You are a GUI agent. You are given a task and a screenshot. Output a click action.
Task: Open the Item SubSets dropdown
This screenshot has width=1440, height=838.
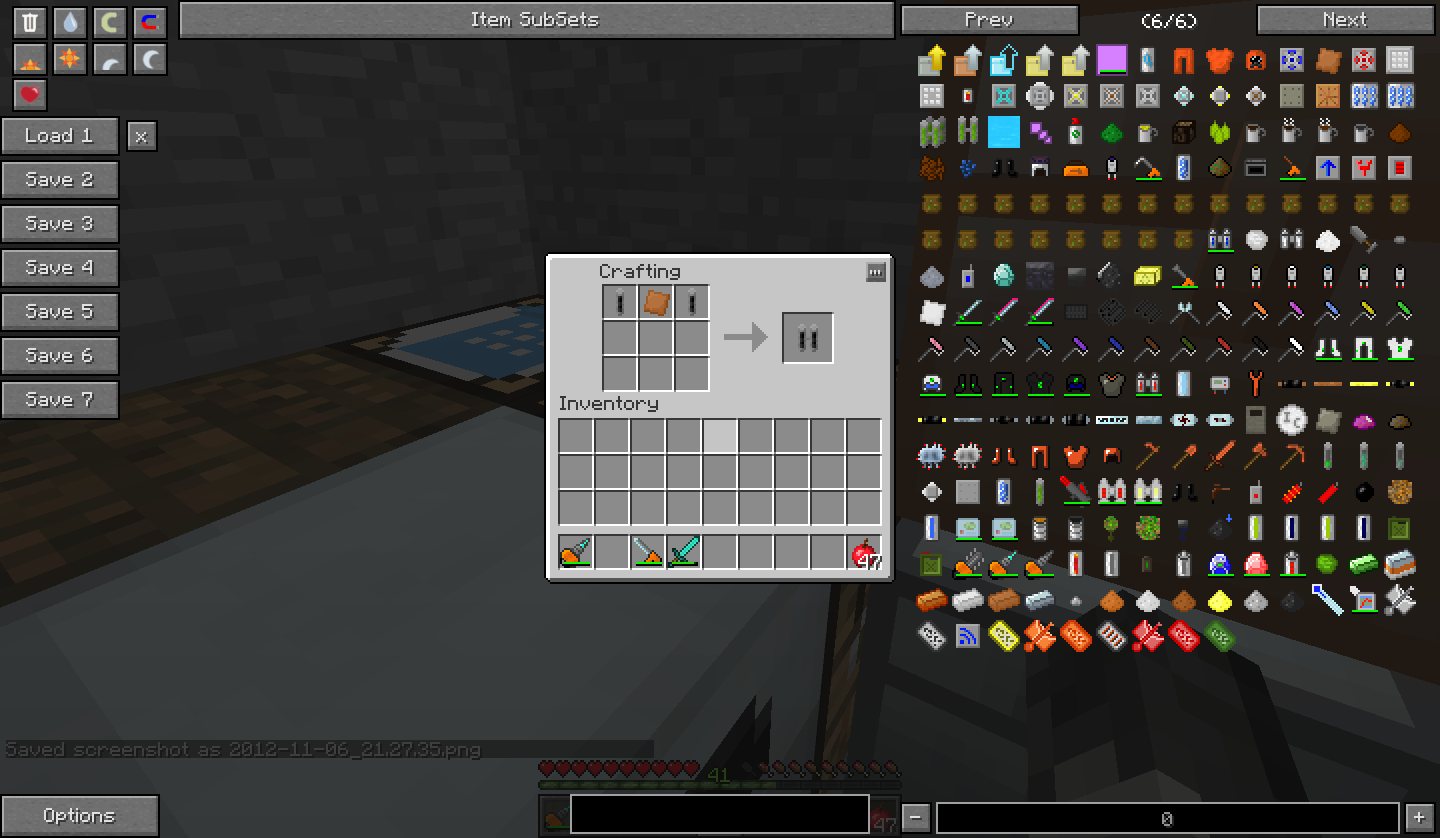(535, 20)
